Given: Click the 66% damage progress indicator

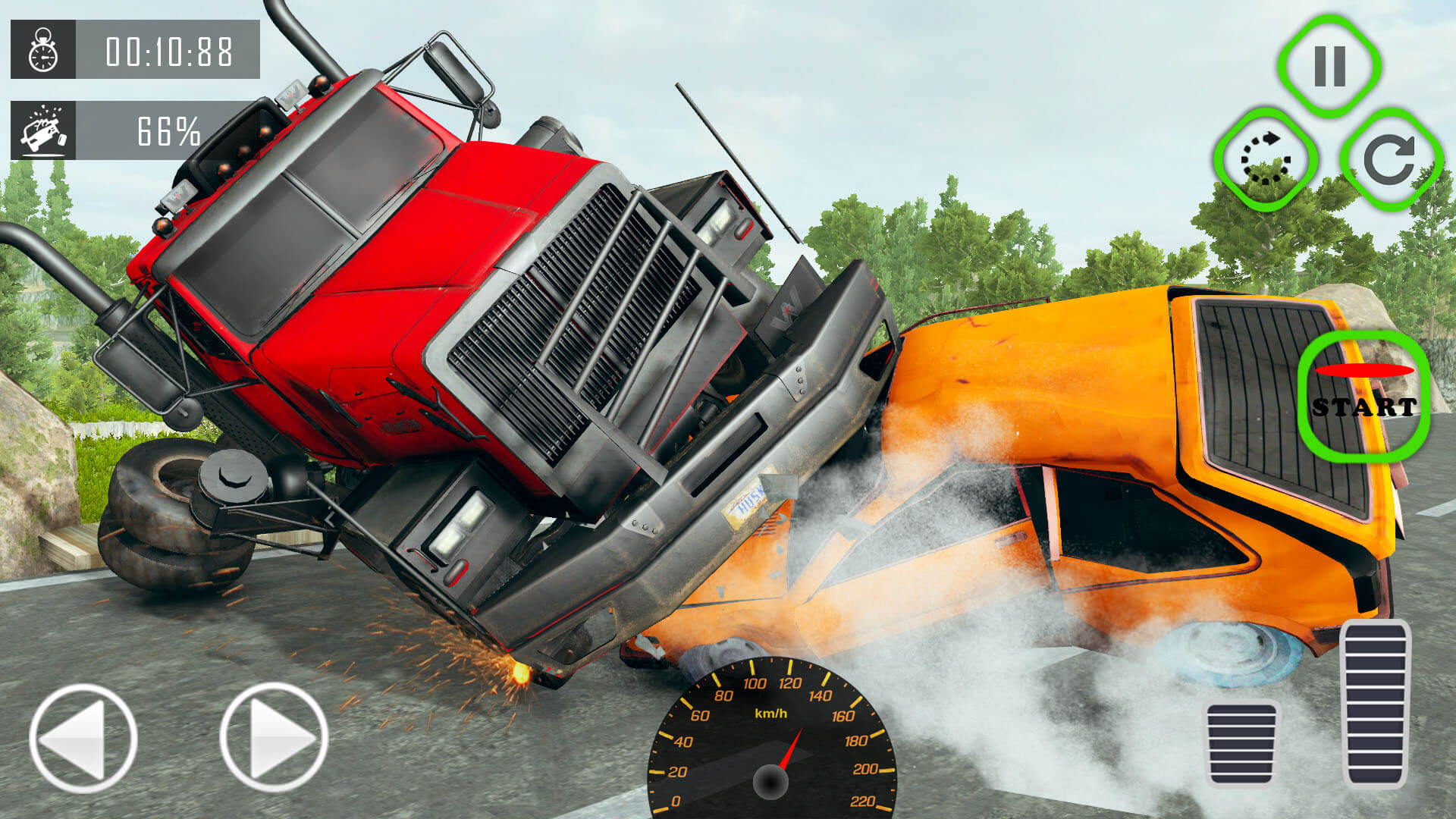Looking at the screenshot, I should (x=168, y=130).
